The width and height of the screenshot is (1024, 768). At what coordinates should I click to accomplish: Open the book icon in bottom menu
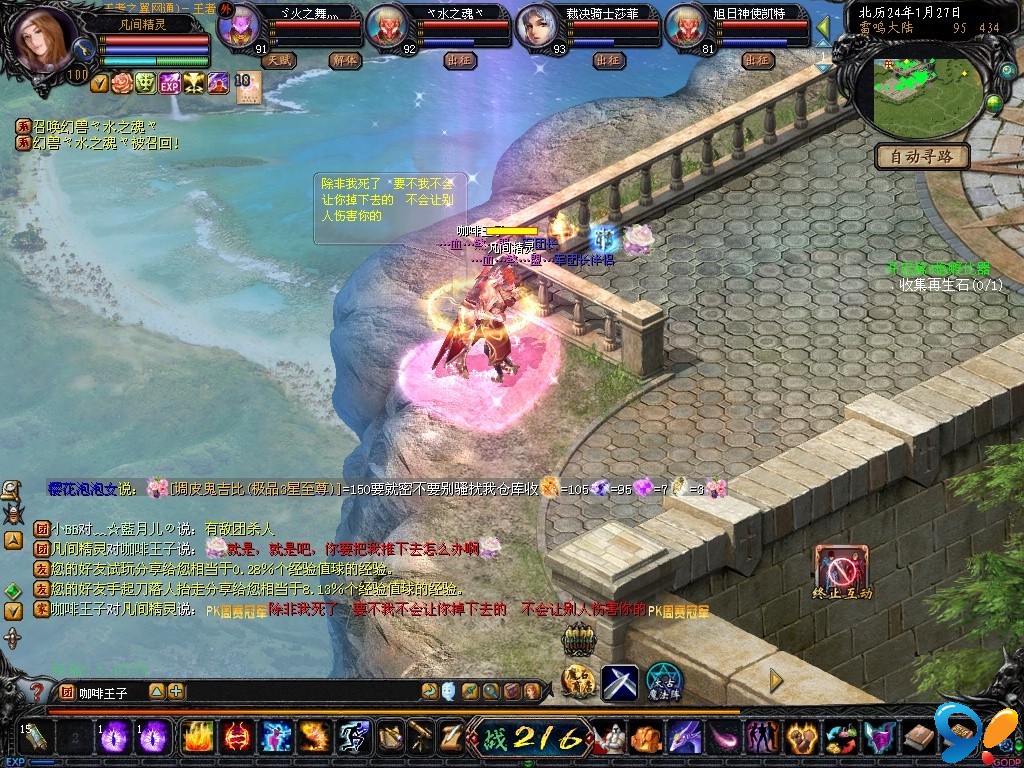pos(920,738)
